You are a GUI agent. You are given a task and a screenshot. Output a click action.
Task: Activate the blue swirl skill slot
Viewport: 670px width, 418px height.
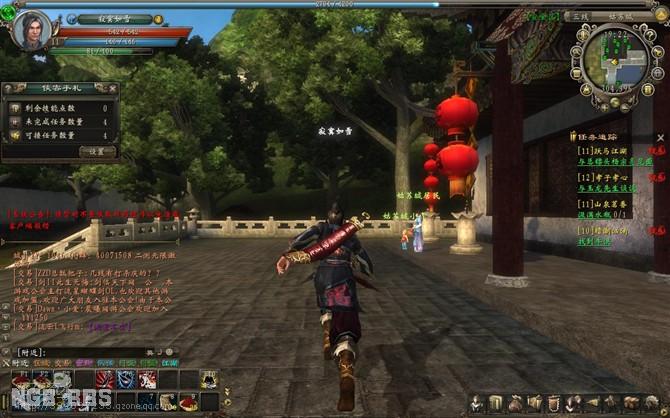pos(124,378)
